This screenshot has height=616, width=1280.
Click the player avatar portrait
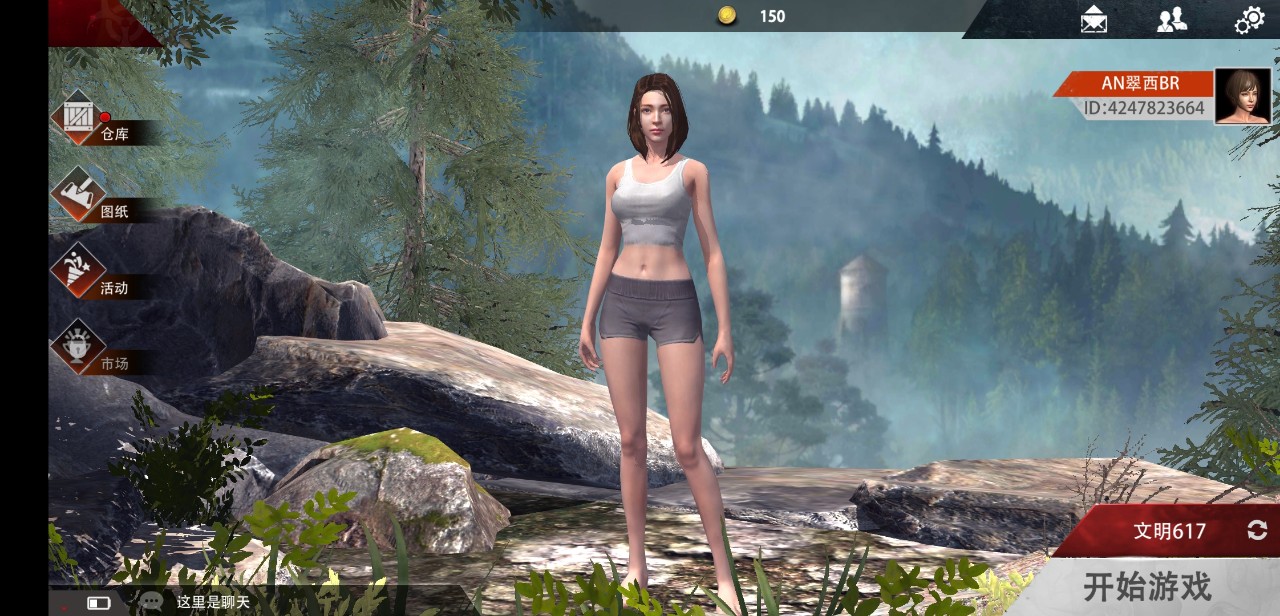click(x=1242, y=96)
